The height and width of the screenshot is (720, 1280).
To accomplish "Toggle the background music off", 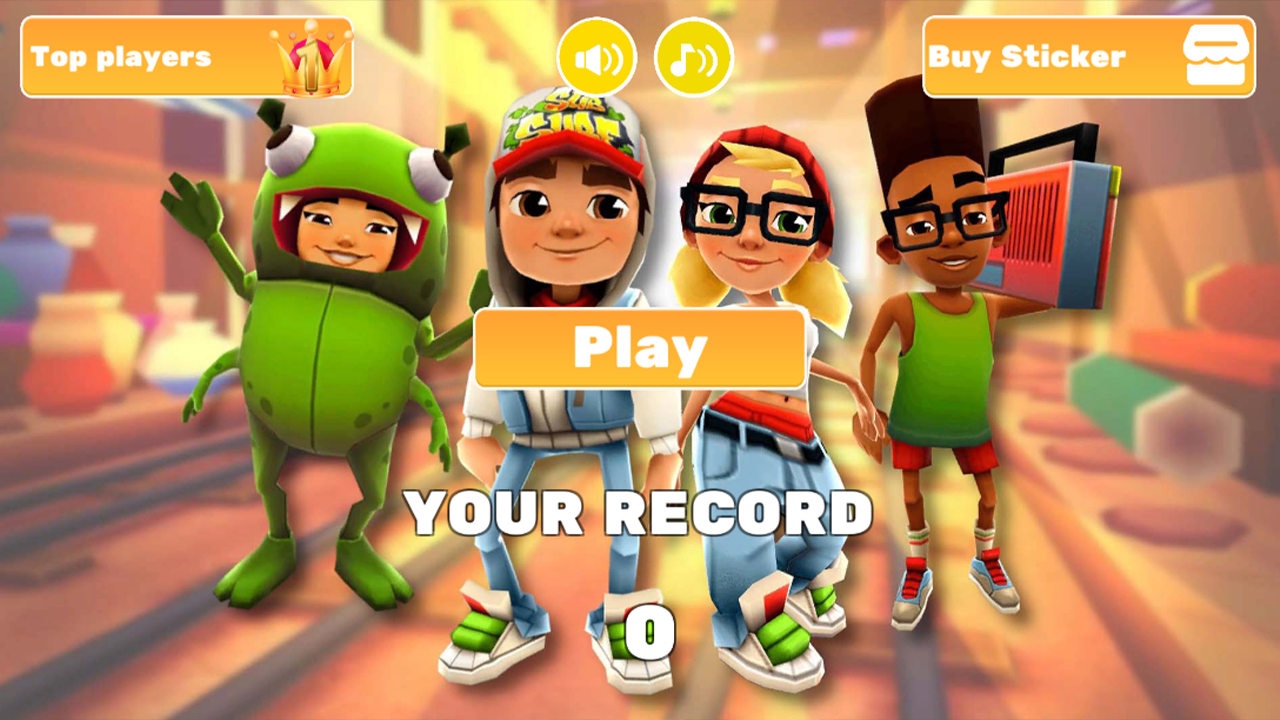I will tap(693, 56).
